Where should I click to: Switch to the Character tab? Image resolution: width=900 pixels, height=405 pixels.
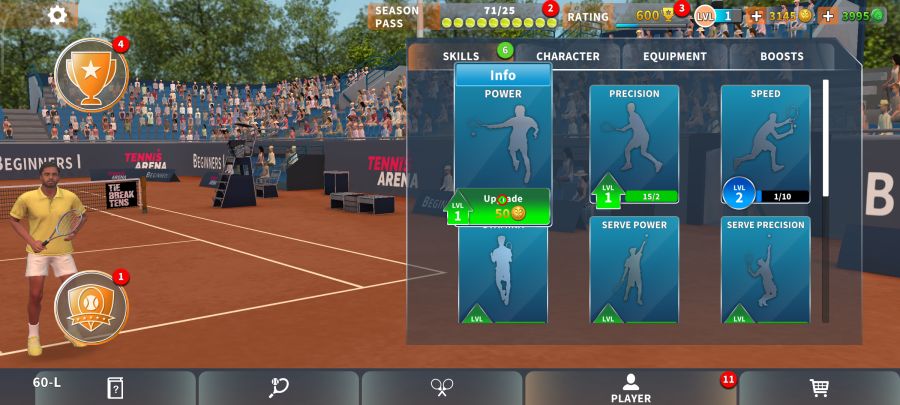567,56
